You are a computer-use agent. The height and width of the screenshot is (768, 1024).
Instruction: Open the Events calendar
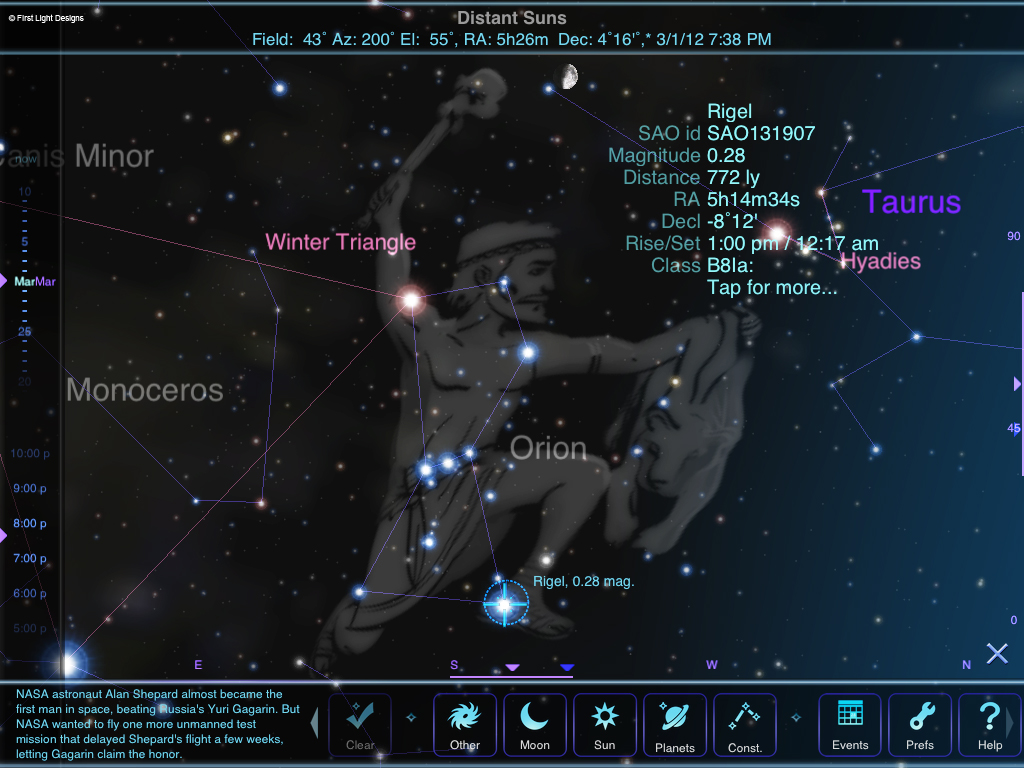(x=850, y=724)
